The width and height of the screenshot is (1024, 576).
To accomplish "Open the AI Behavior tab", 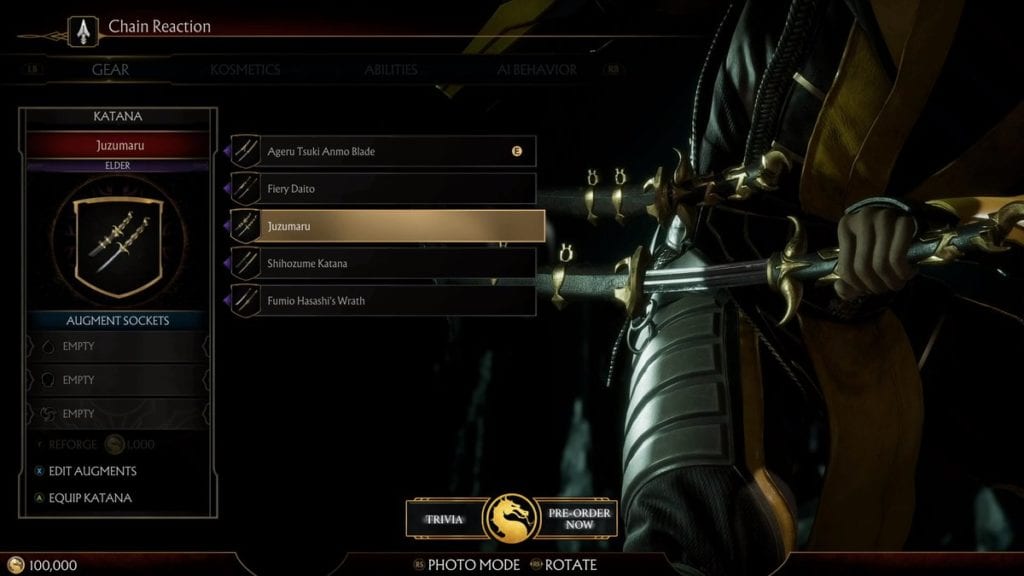I will coord(537,70).
